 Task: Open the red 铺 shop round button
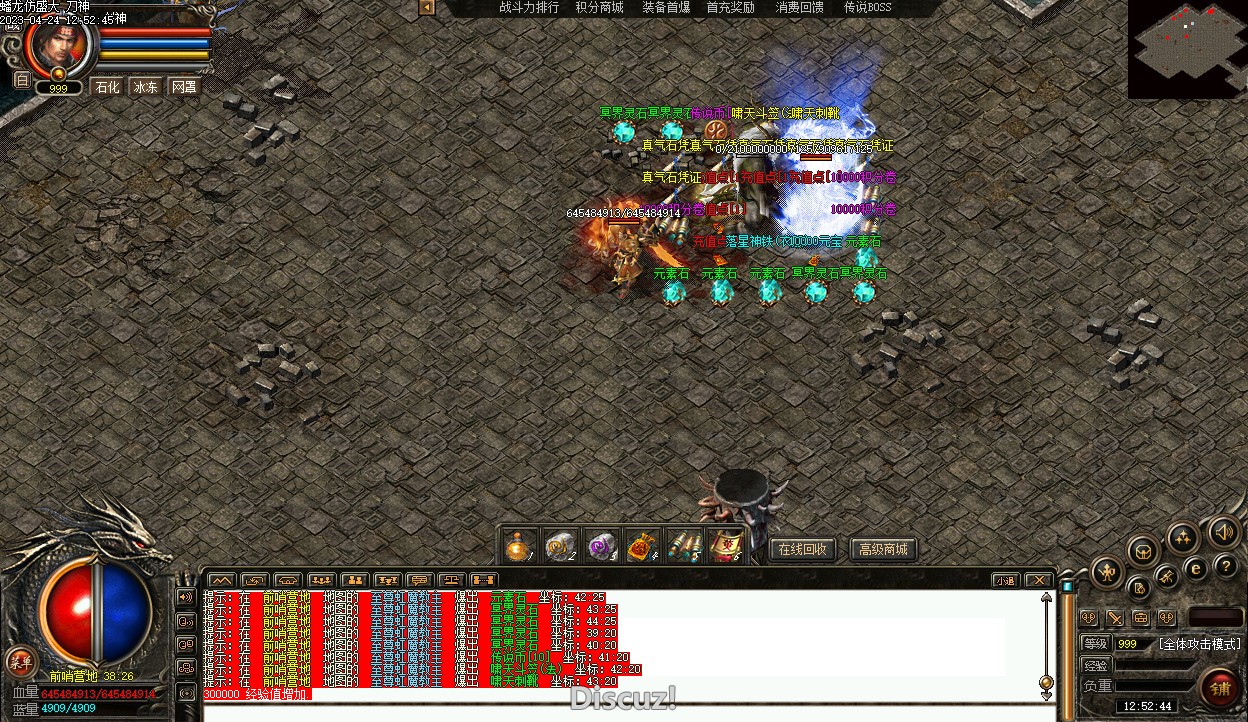tap(1220, 688)
